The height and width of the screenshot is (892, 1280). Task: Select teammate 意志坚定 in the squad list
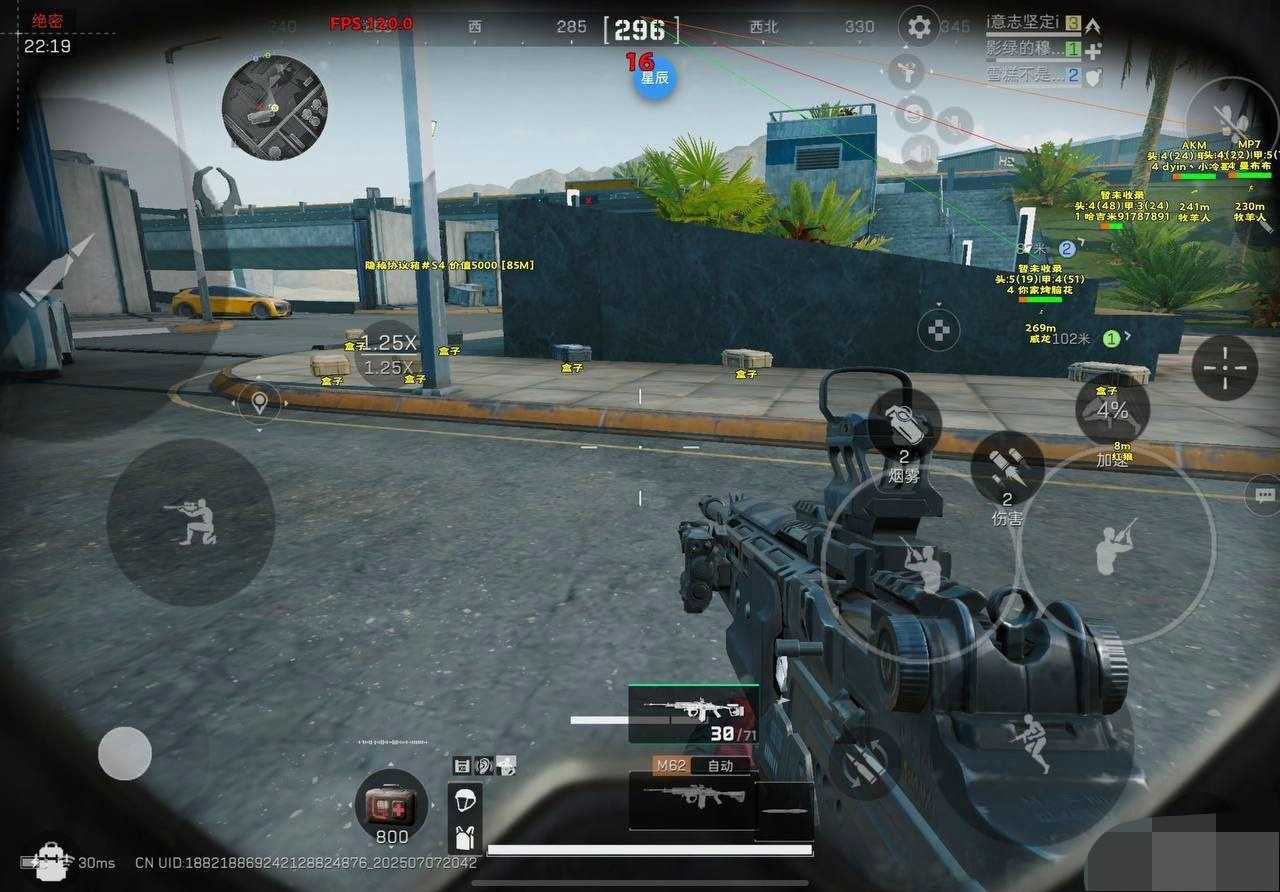(x=1031, y=22)
